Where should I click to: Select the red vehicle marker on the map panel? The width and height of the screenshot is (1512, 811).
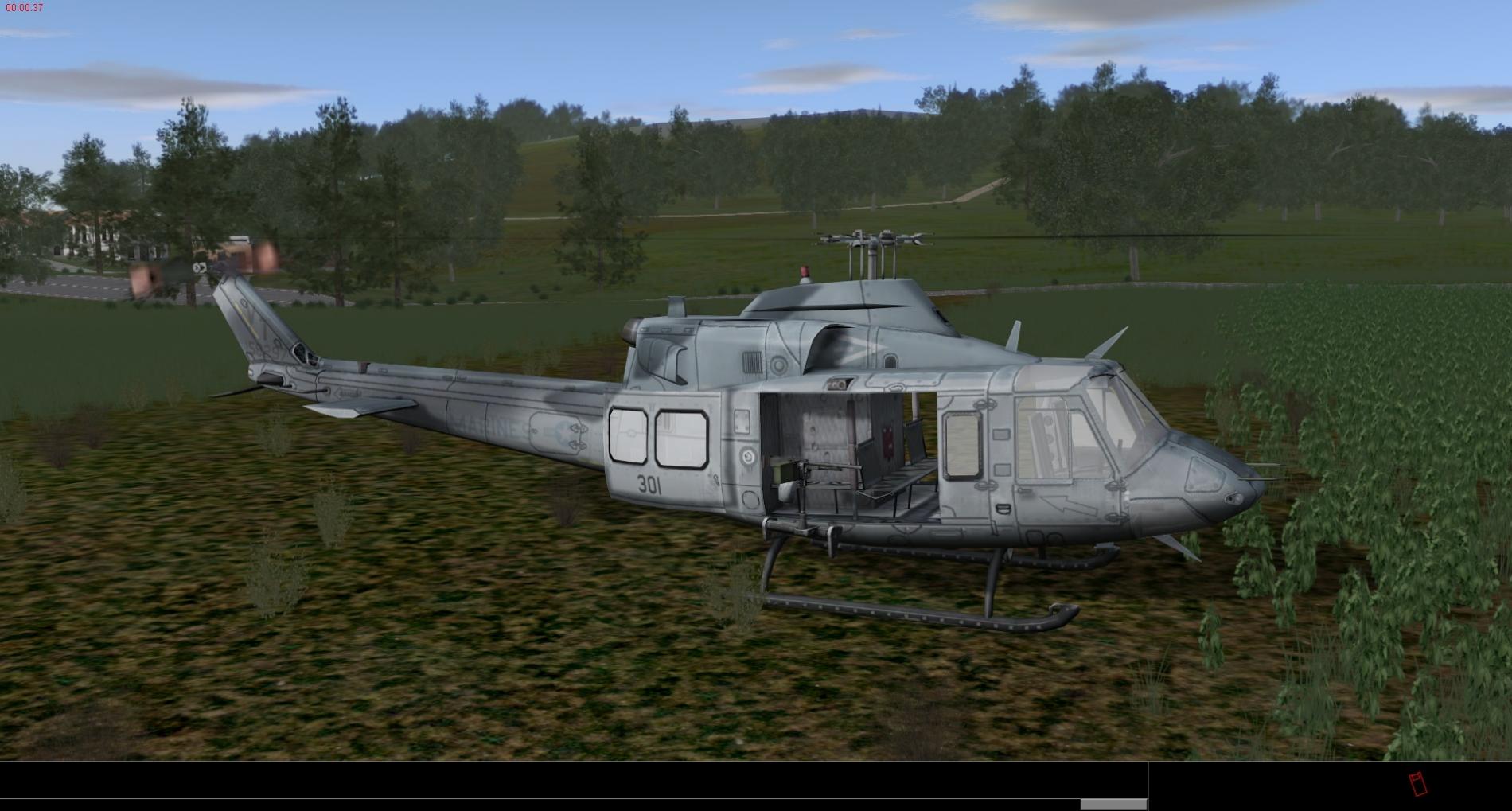pyautogui.click(x=1417, y=784)
